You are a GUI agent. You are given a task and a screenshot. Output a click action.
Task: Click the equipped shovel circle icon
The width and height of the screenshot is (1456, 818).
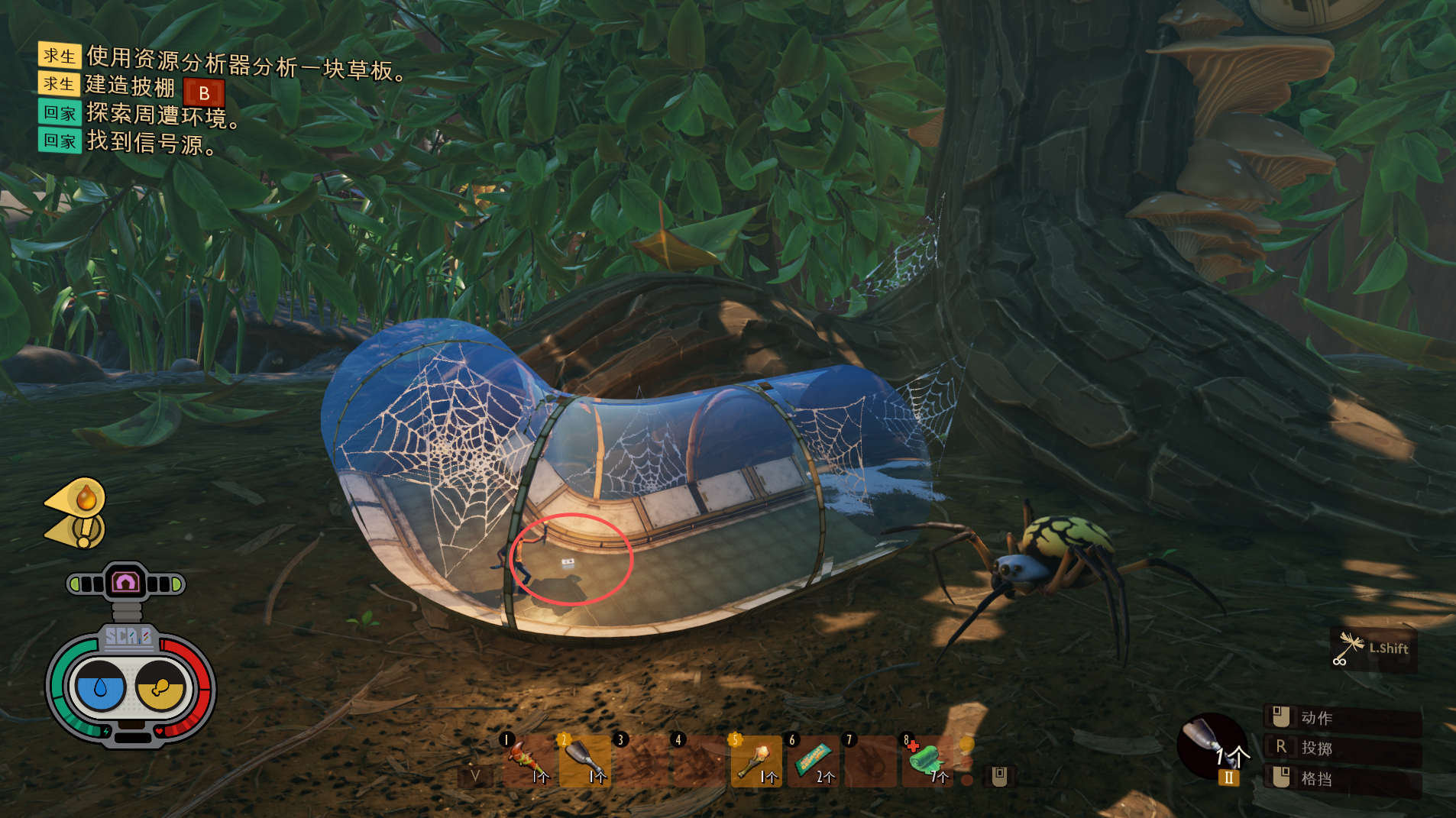(1210, 744)
